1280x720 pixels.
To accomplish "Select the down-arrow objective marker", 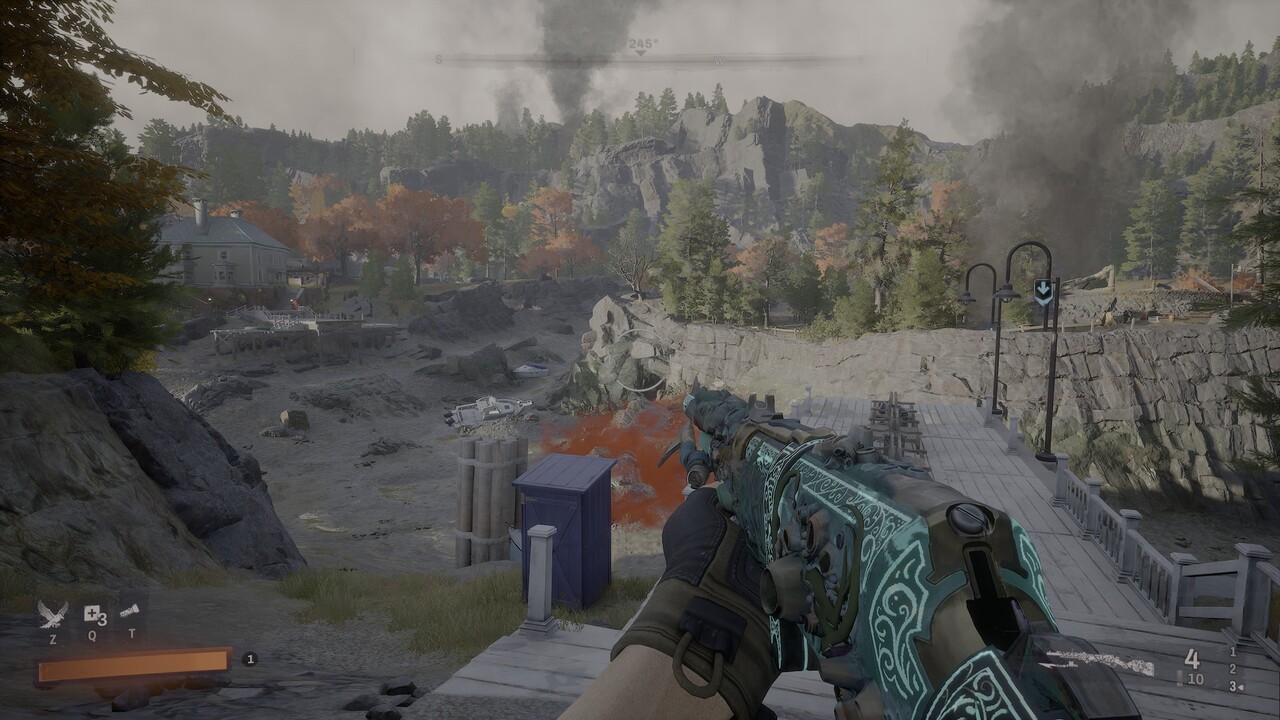I will pyautogui.click(x=1043, y=291).
